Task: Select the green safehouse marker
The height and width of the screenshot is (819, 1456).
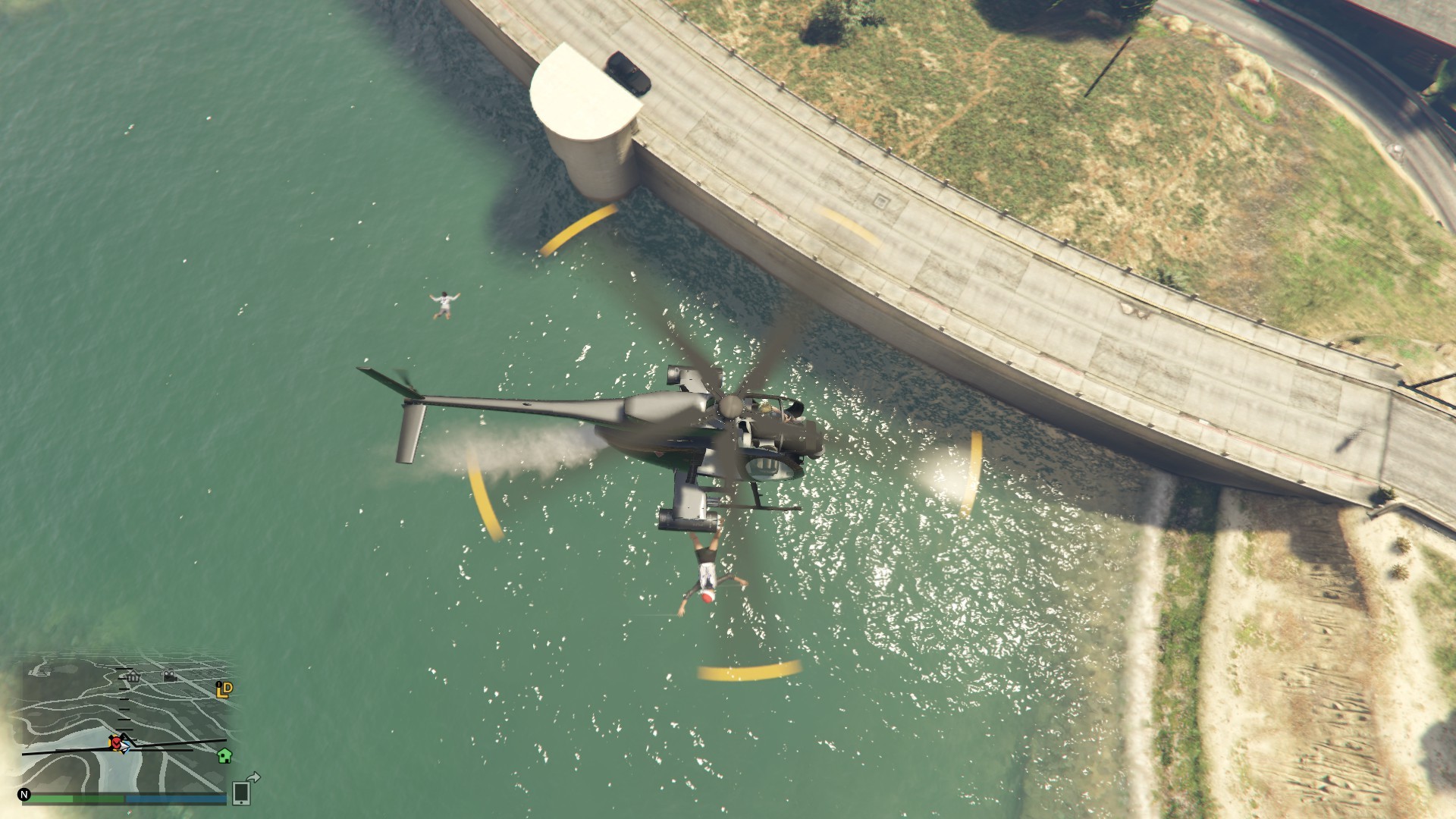Action: [224, 755]
